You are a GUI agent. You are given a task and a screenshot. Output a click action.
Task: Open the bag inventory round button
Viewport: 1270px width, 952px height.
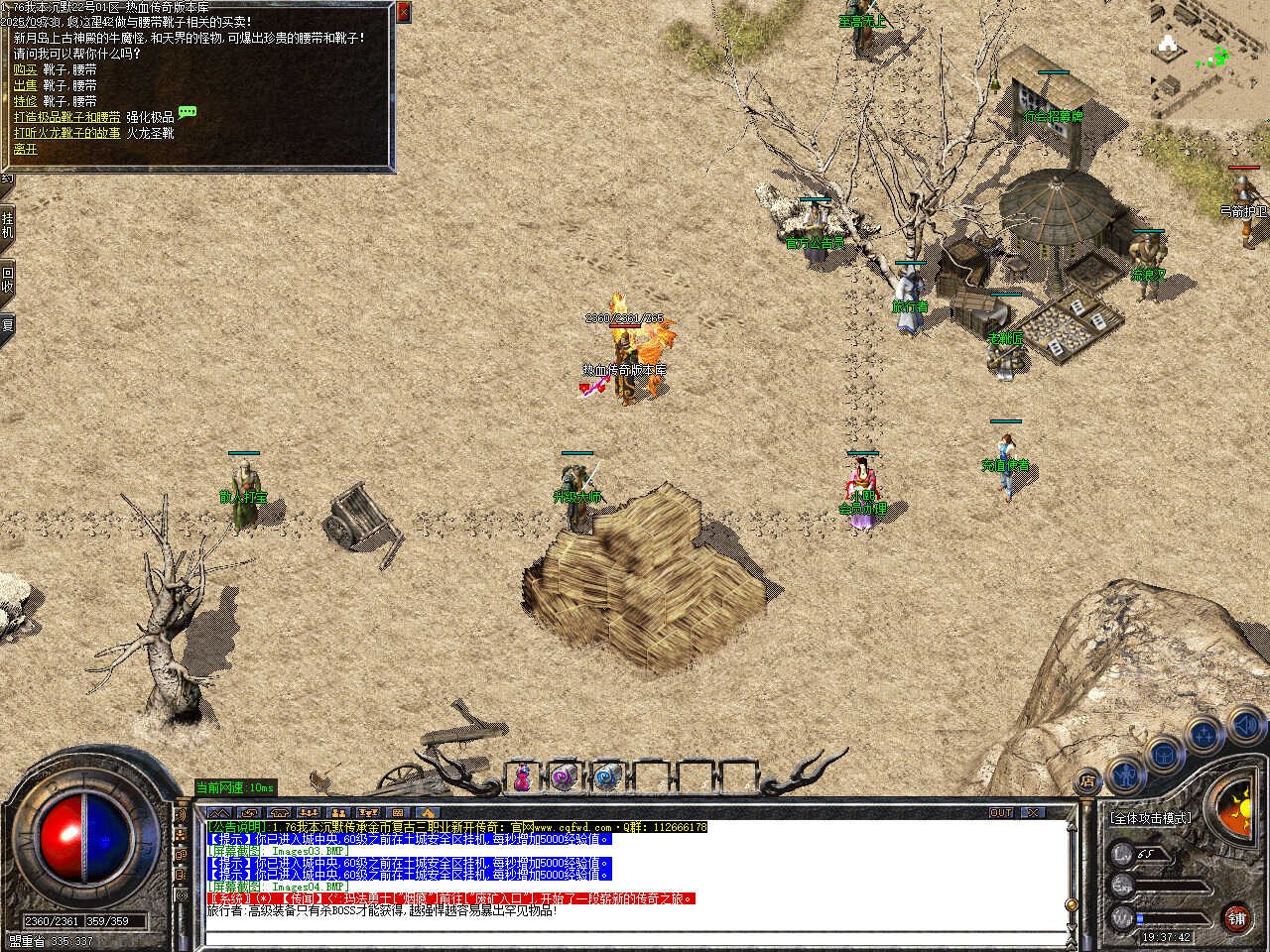1163,756
